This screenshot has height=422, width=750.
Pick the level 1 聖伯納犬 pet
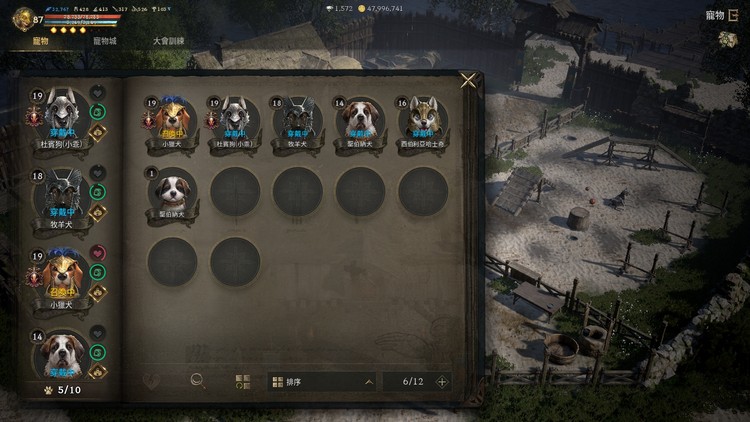coord(172,190)
